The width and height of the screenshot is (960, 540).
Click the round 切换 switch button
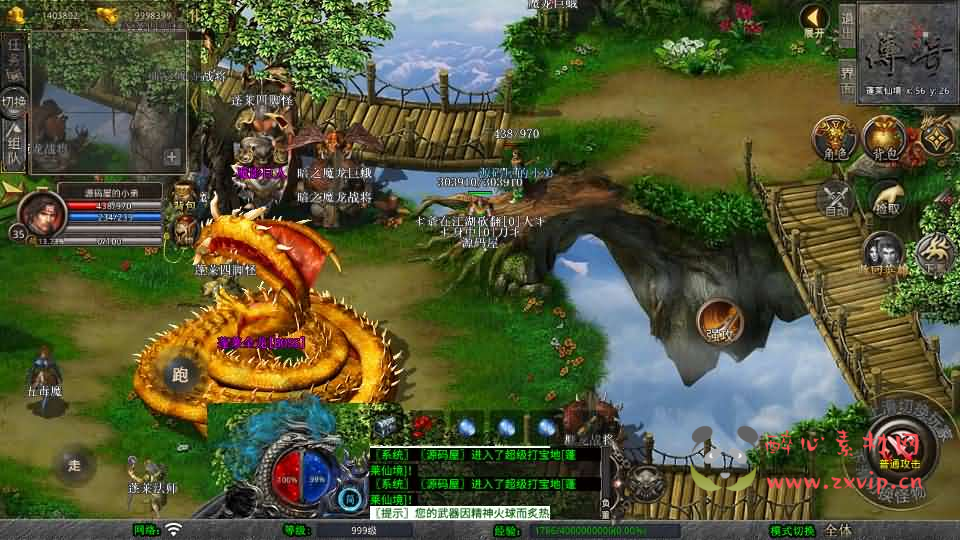(14, 101)
